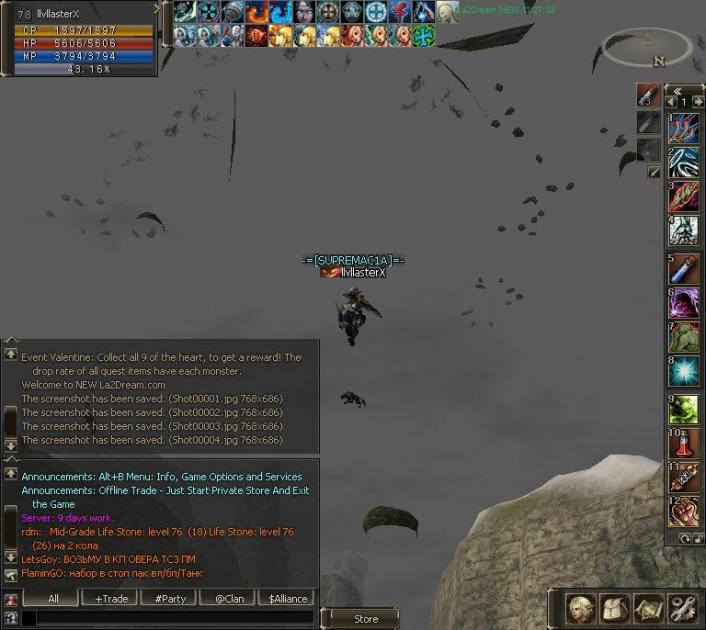Open the Store button
Viewport: 706px width, 630px height.
click(365, 619)
